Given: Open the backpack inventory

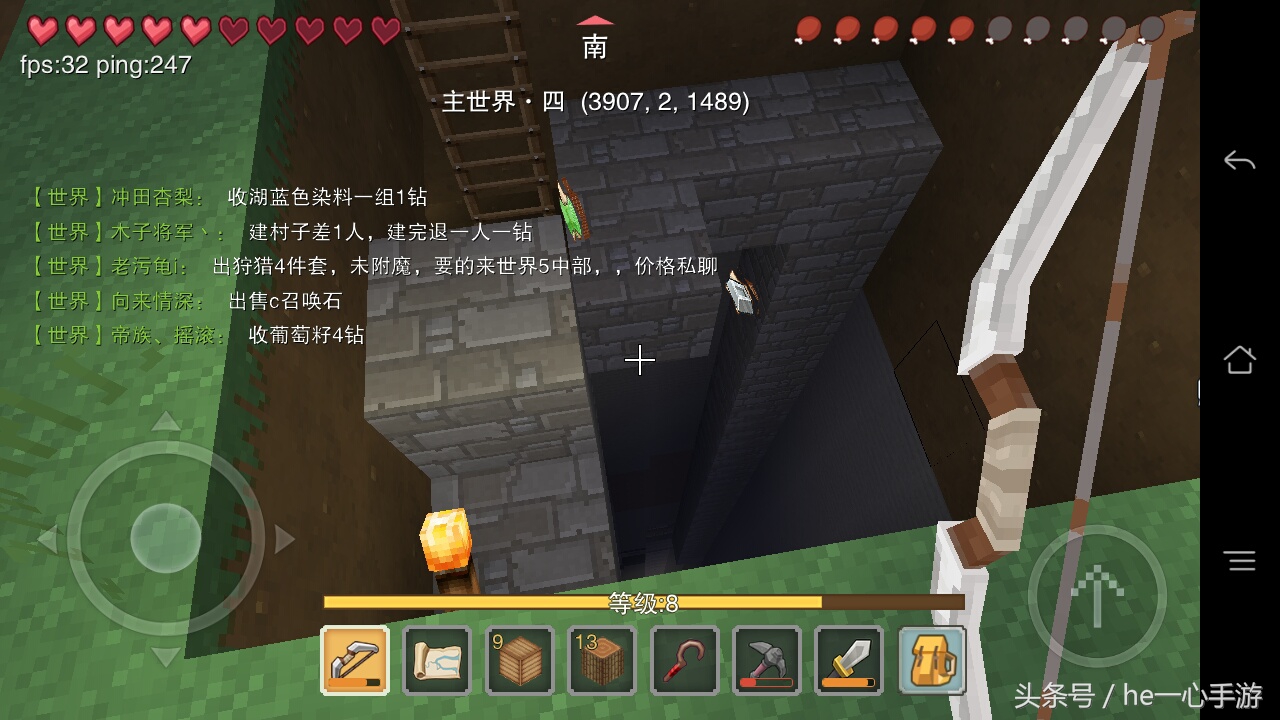Looking at the screenshot, I should point(931,660).
